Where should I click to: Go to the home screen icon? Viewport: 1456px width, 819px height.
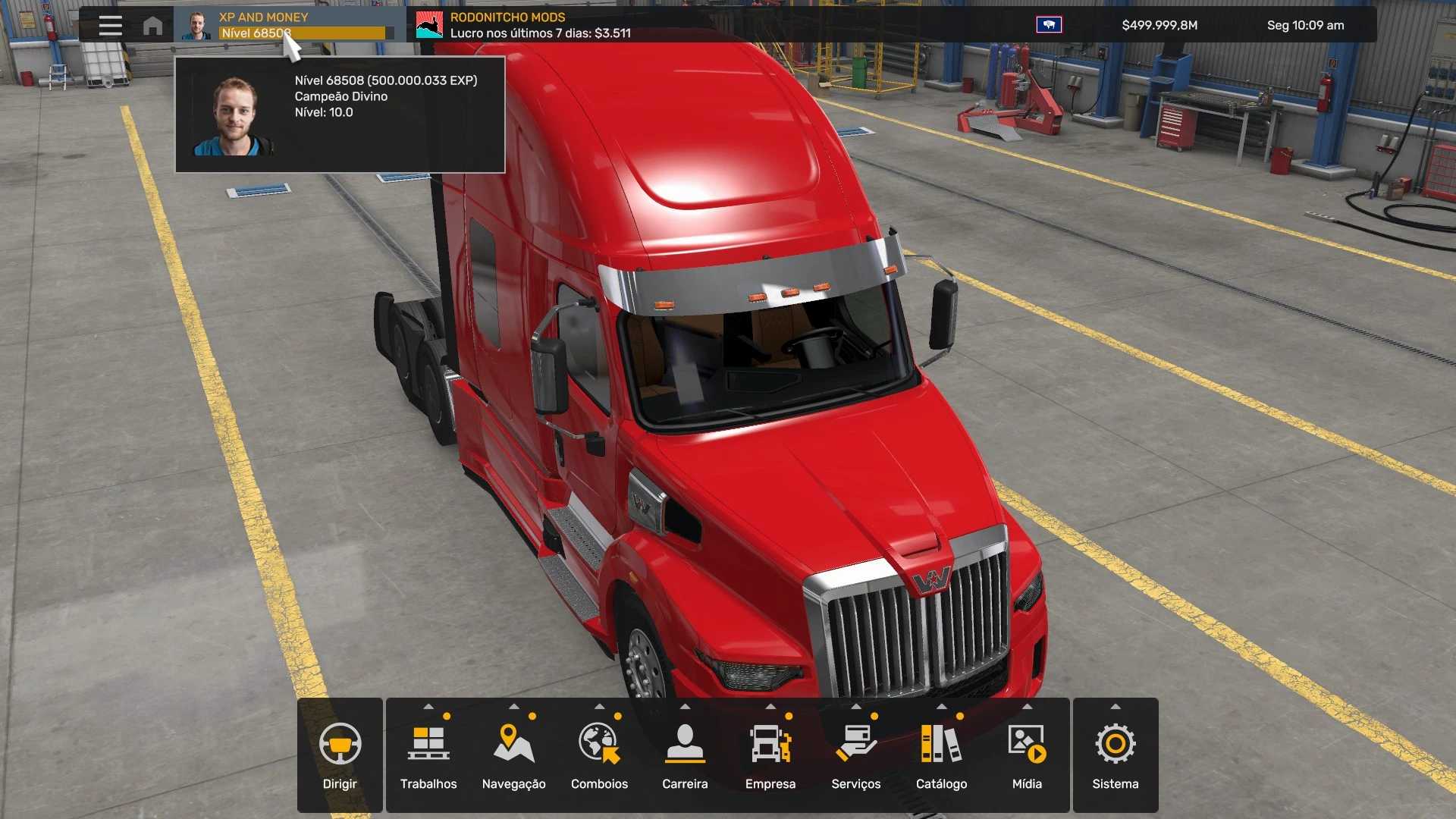(152, 26)
